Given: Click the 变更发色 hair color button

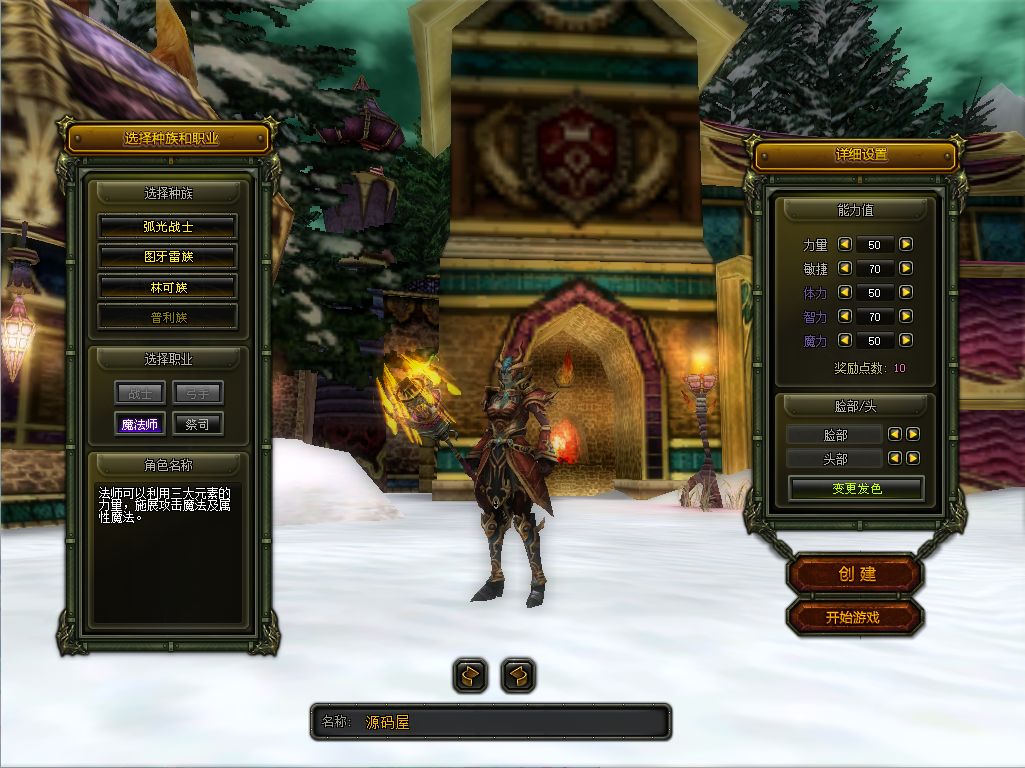Looking at the screenshot, I should (856, 489).
